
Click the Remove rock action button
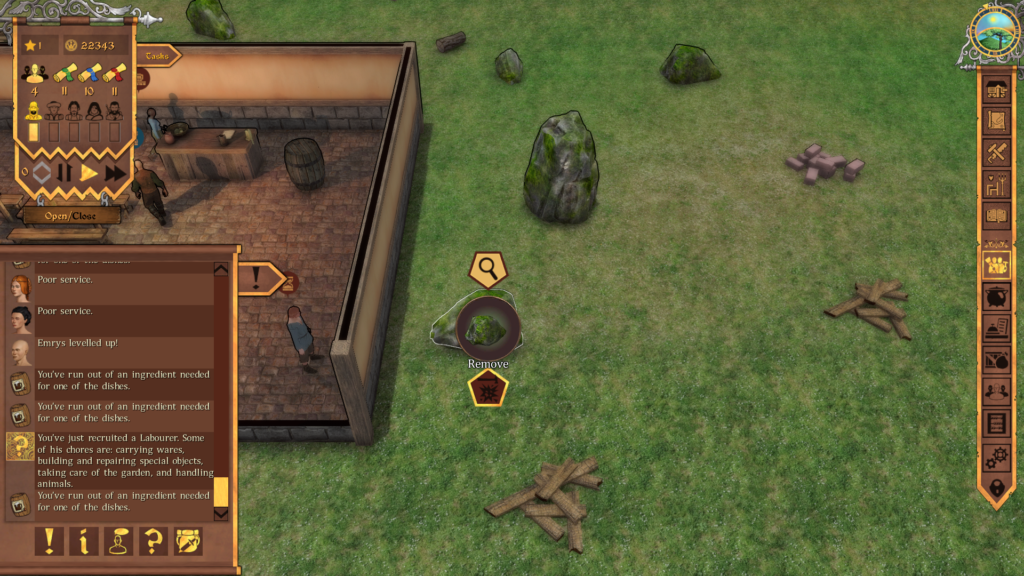pyautogui.click(x=489, y=389)
